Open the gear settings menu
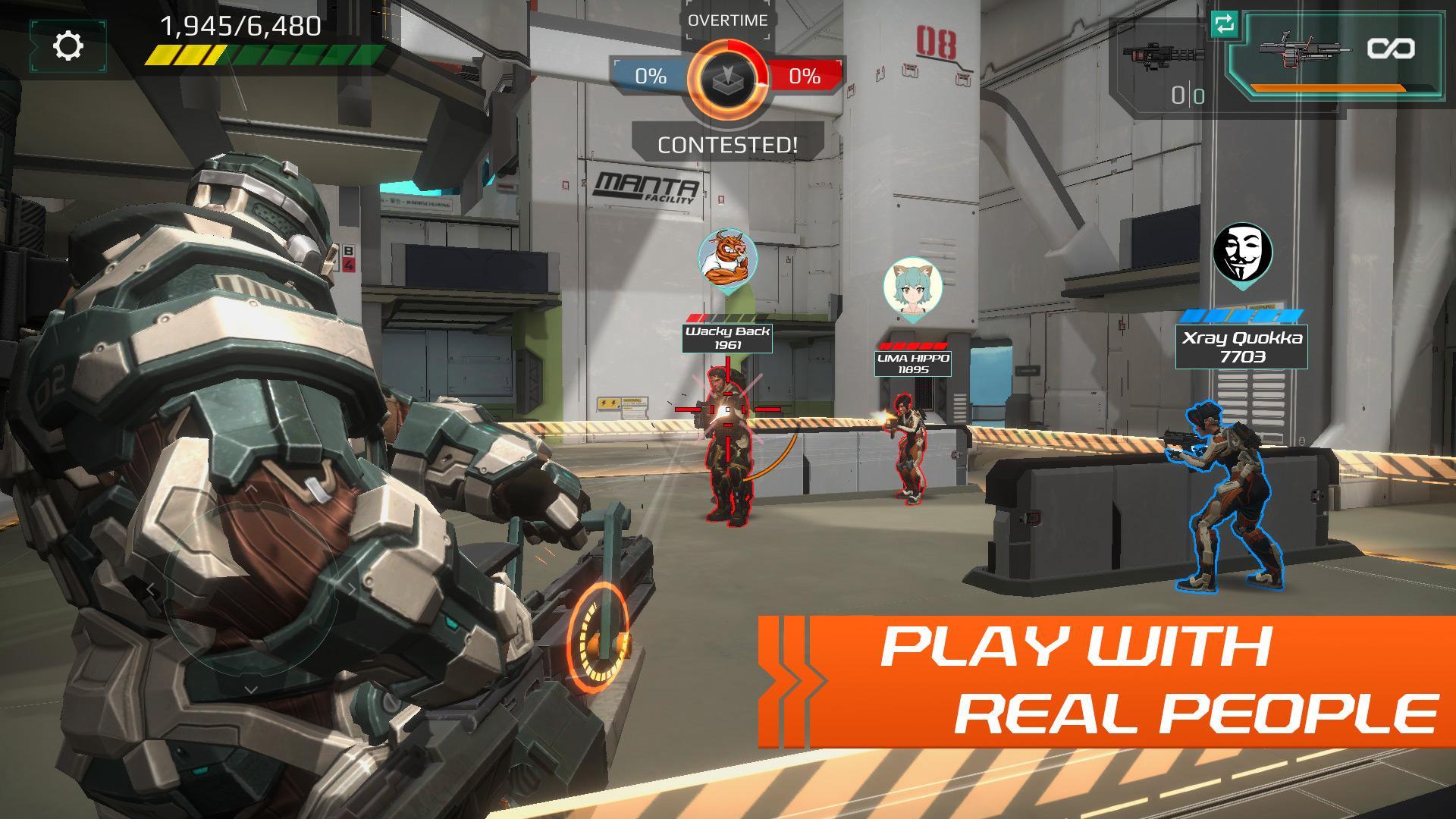Screen dimensions: 1456x819 point(68,47)
